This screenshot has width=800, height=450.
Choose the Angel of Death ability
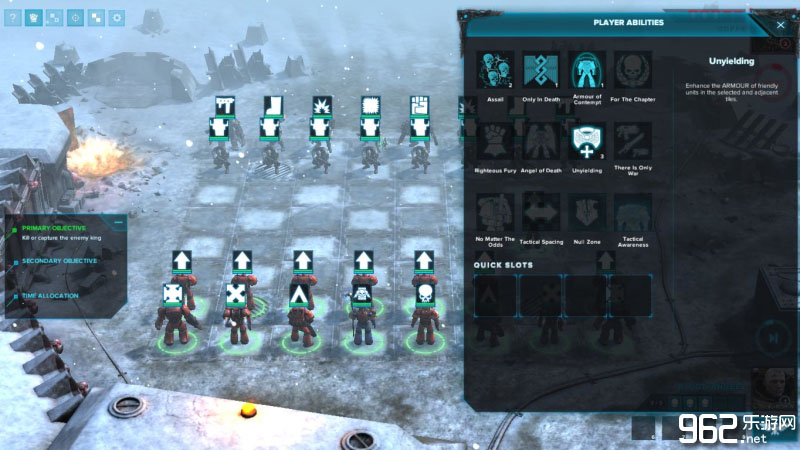pyautogui.click(x=541, y=143)
